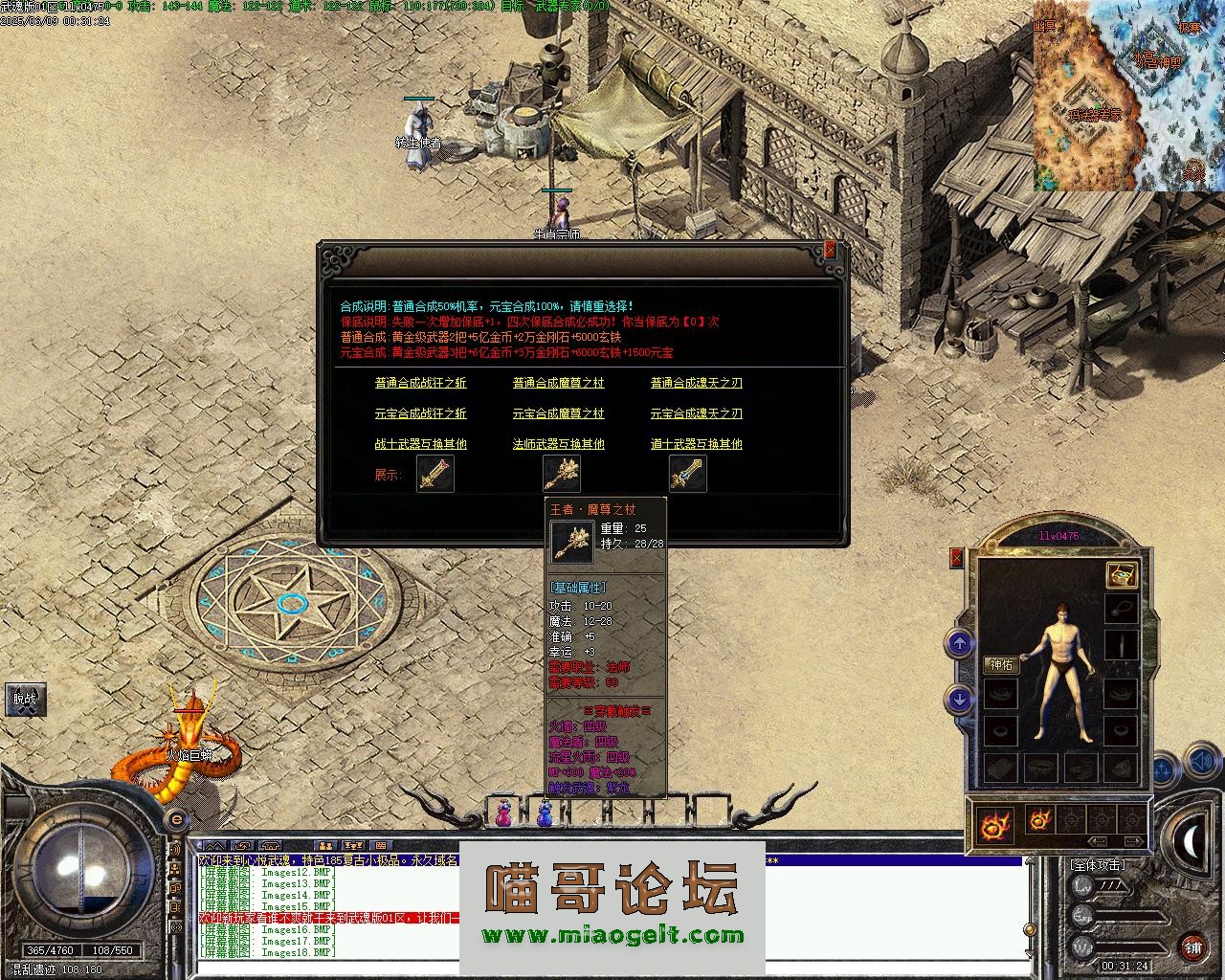Open 战士武器互换其他 exchange link

(420, 444)
